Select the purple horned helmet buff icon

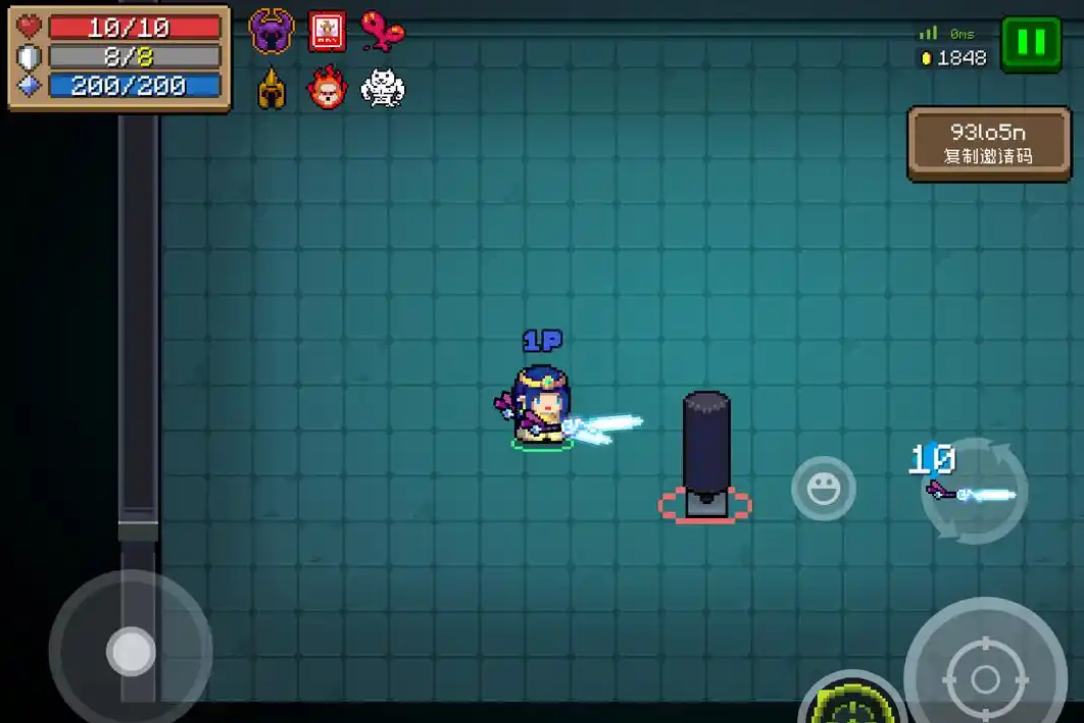click(271, 32)
